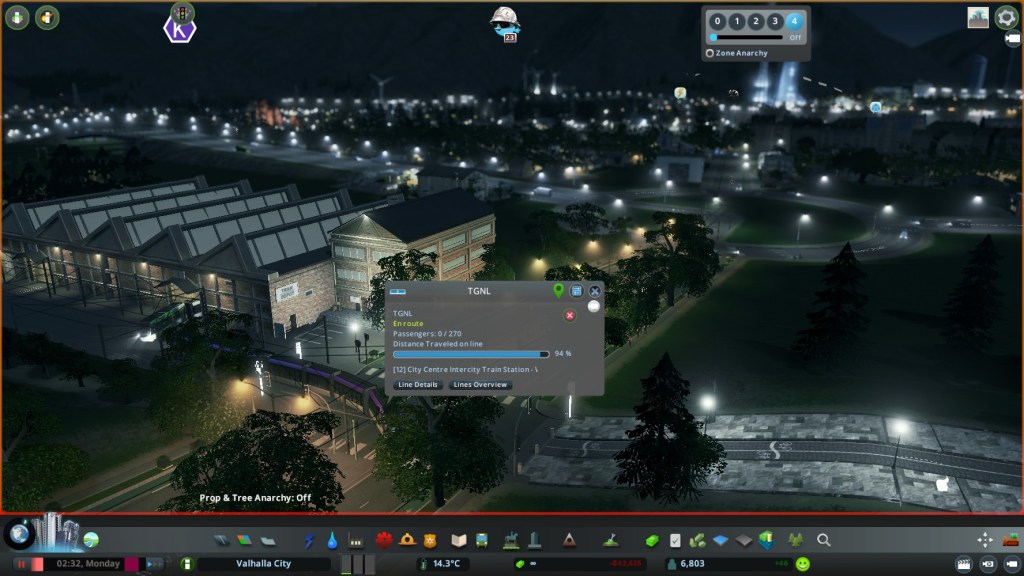
Task: Open the water droplet services menu
Action: coord(330,540)
